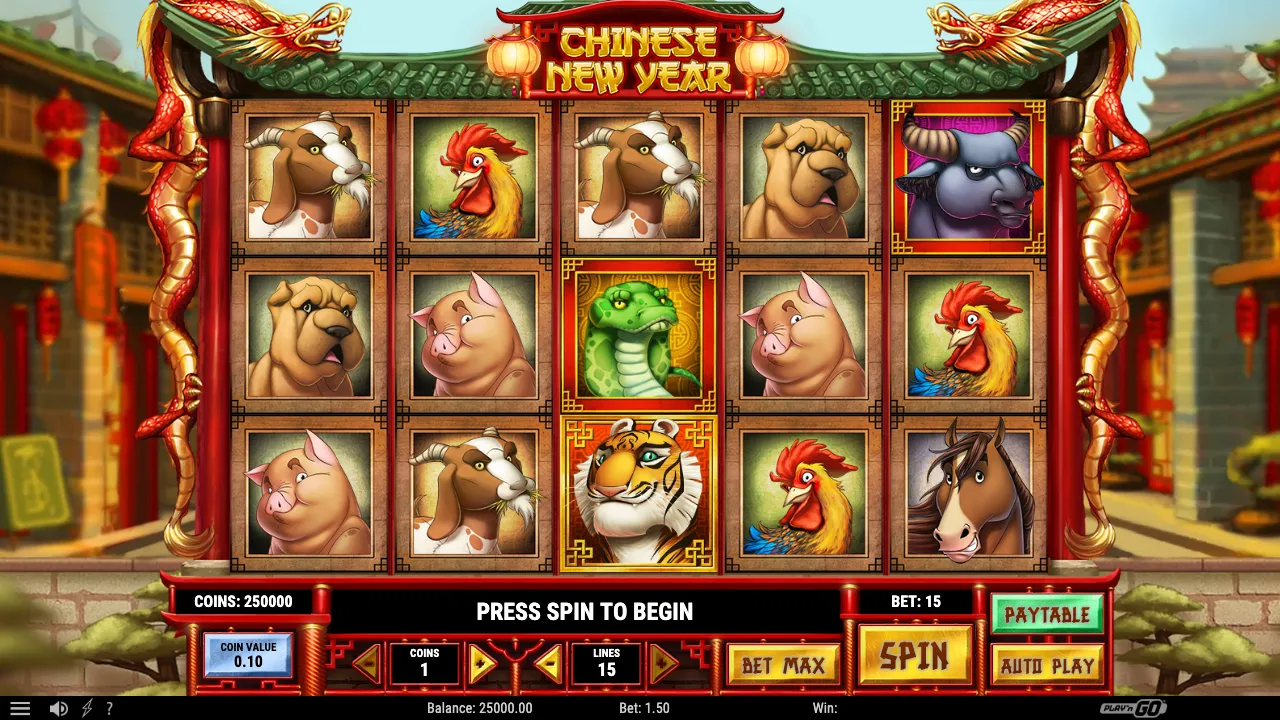Image resolution: width=1280 pixels, height=720 pixels.
Task: Open the Paytable
Action: coord(1048,615)
